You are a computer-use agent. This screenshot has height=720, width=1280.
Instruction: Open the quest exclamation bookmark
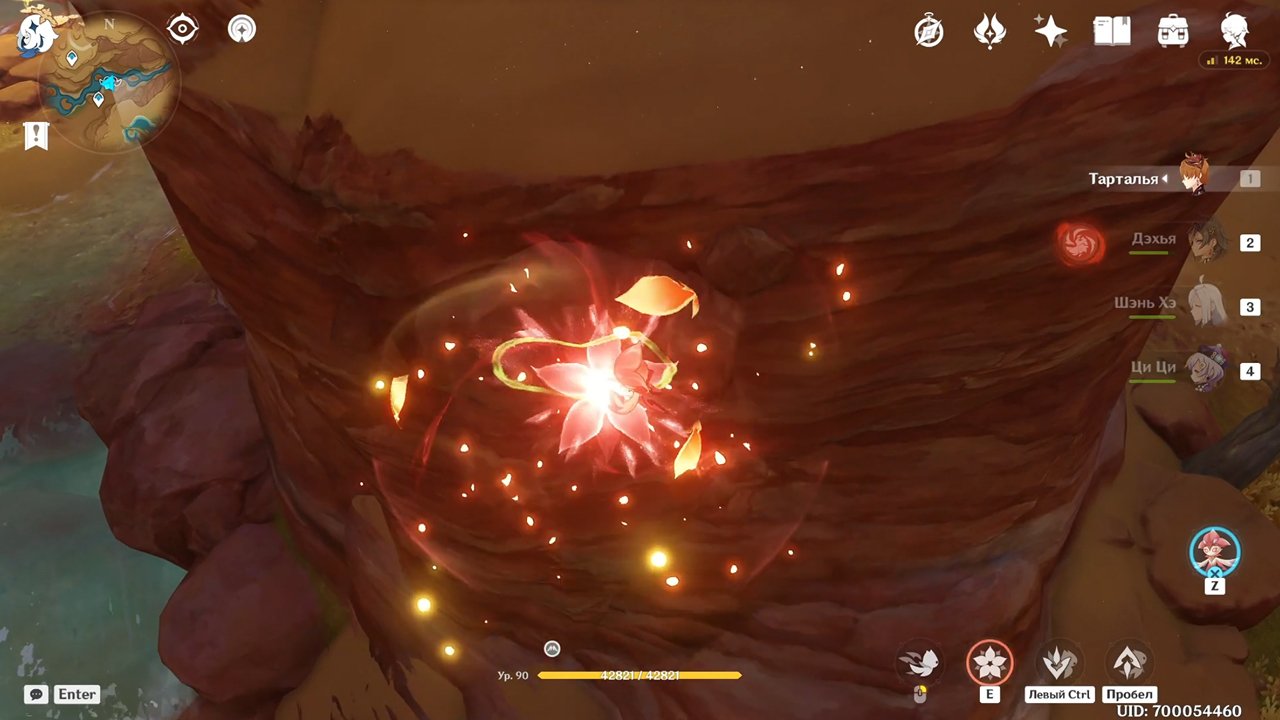36,136
